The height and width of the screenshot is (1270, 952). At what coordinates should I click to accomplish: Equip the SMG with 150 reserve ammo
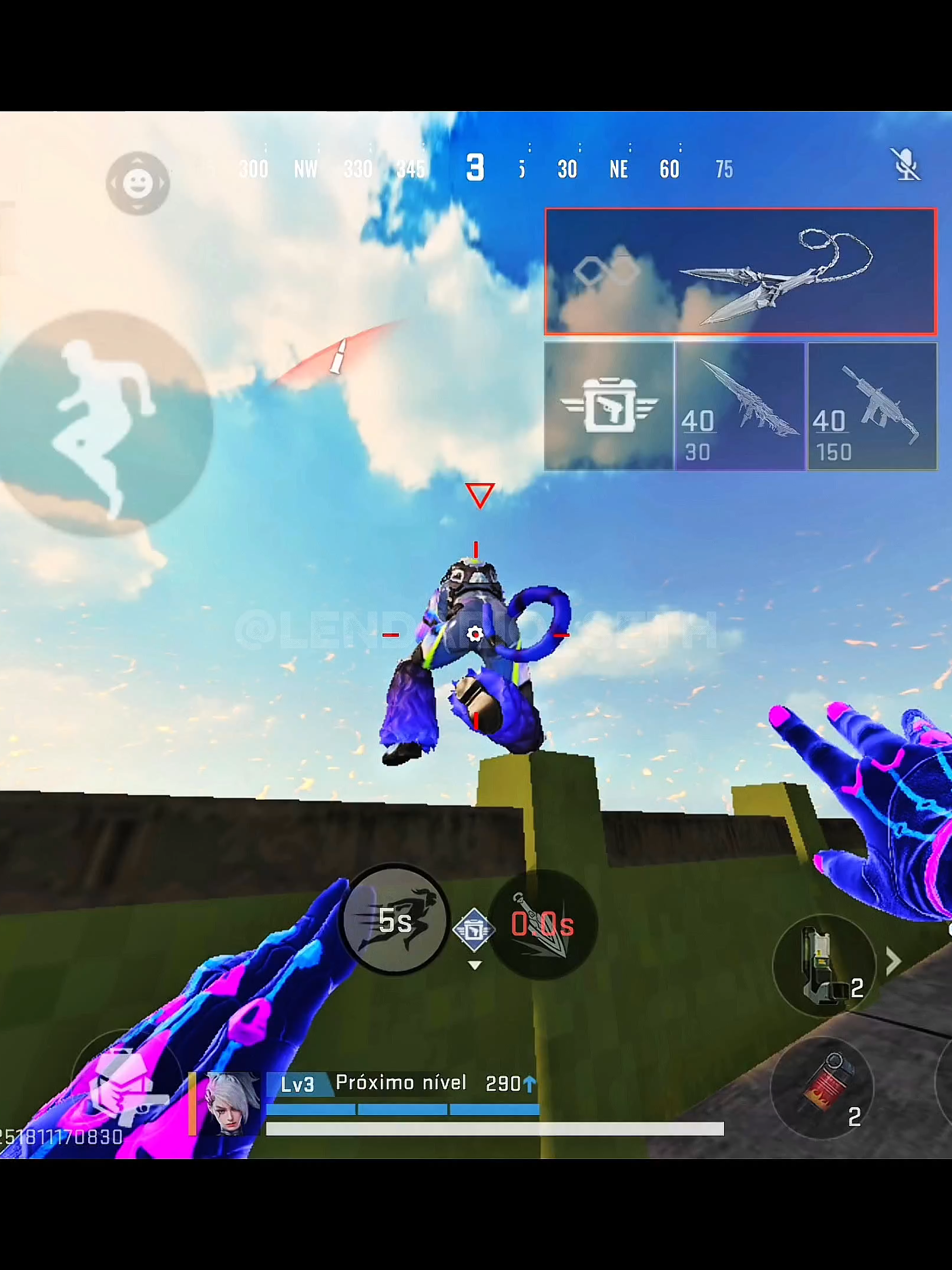[x=871, y=406]
